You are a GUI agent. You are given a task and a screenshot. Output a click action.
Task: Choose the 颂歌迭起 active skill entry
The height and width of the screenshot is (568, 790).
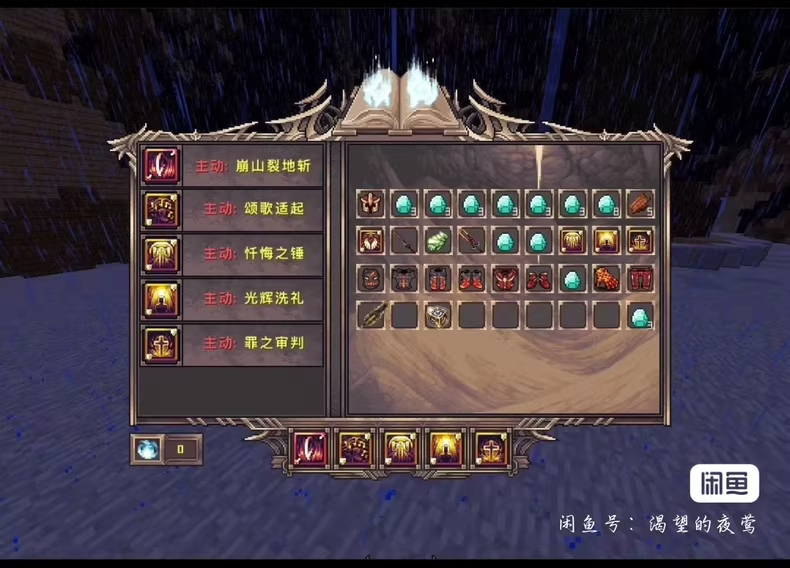click(230, 209)
